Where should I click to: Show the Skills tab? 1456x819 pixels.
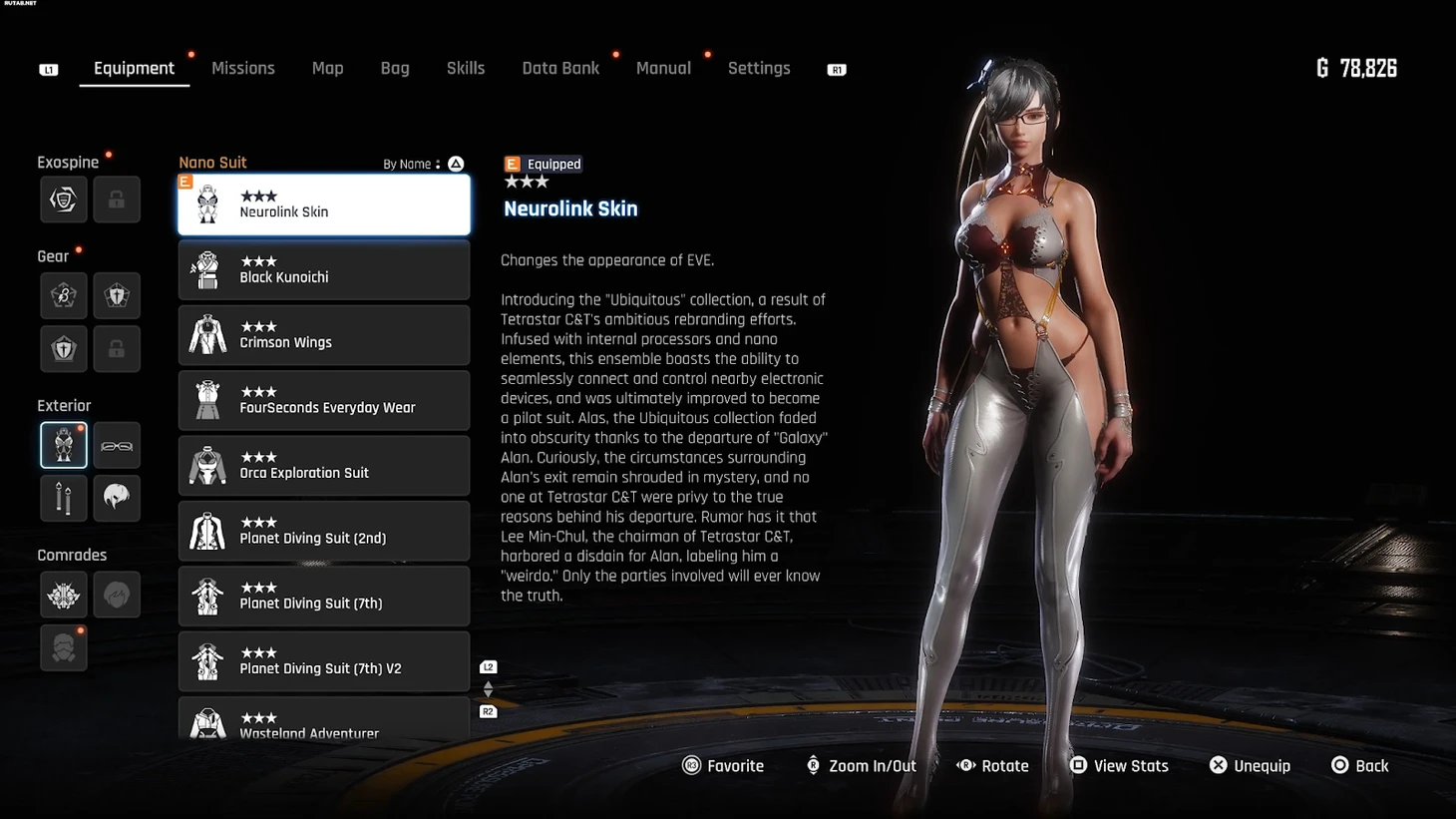[466, 69]
